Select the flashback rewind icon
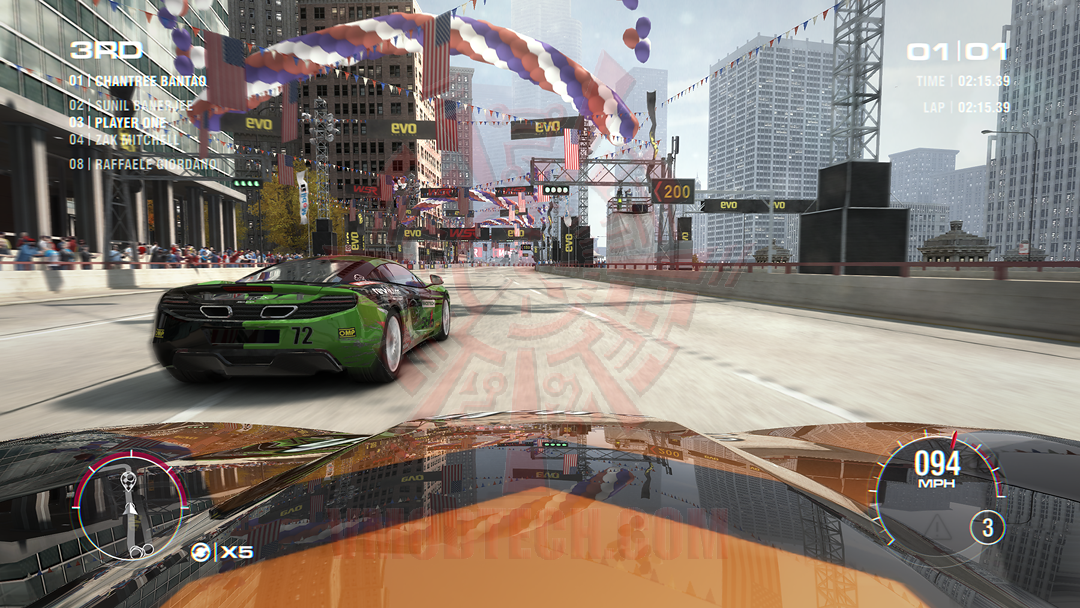1080x608 pixels. 201,551
